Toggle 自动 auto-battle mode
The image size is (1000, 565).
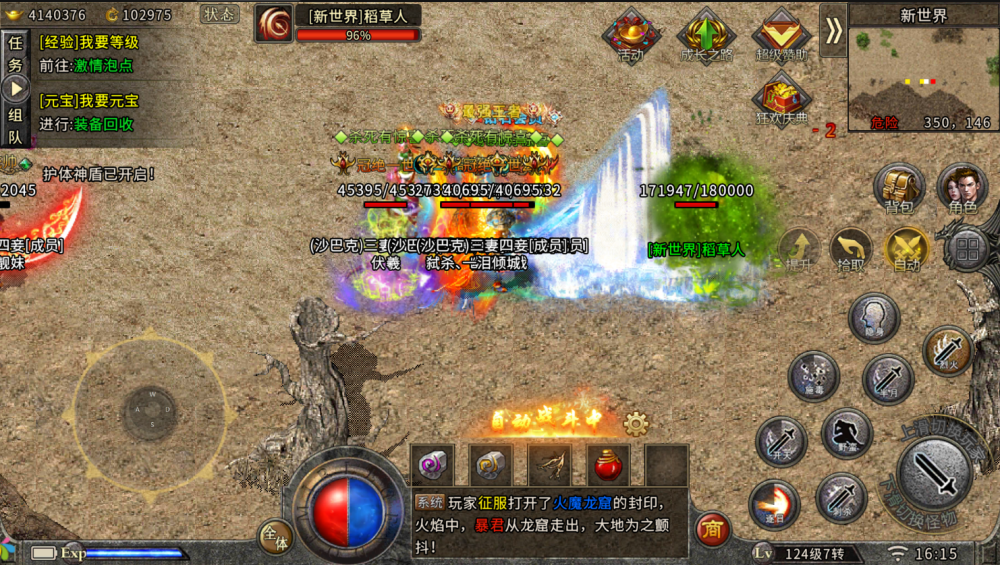tap(907, 247)
